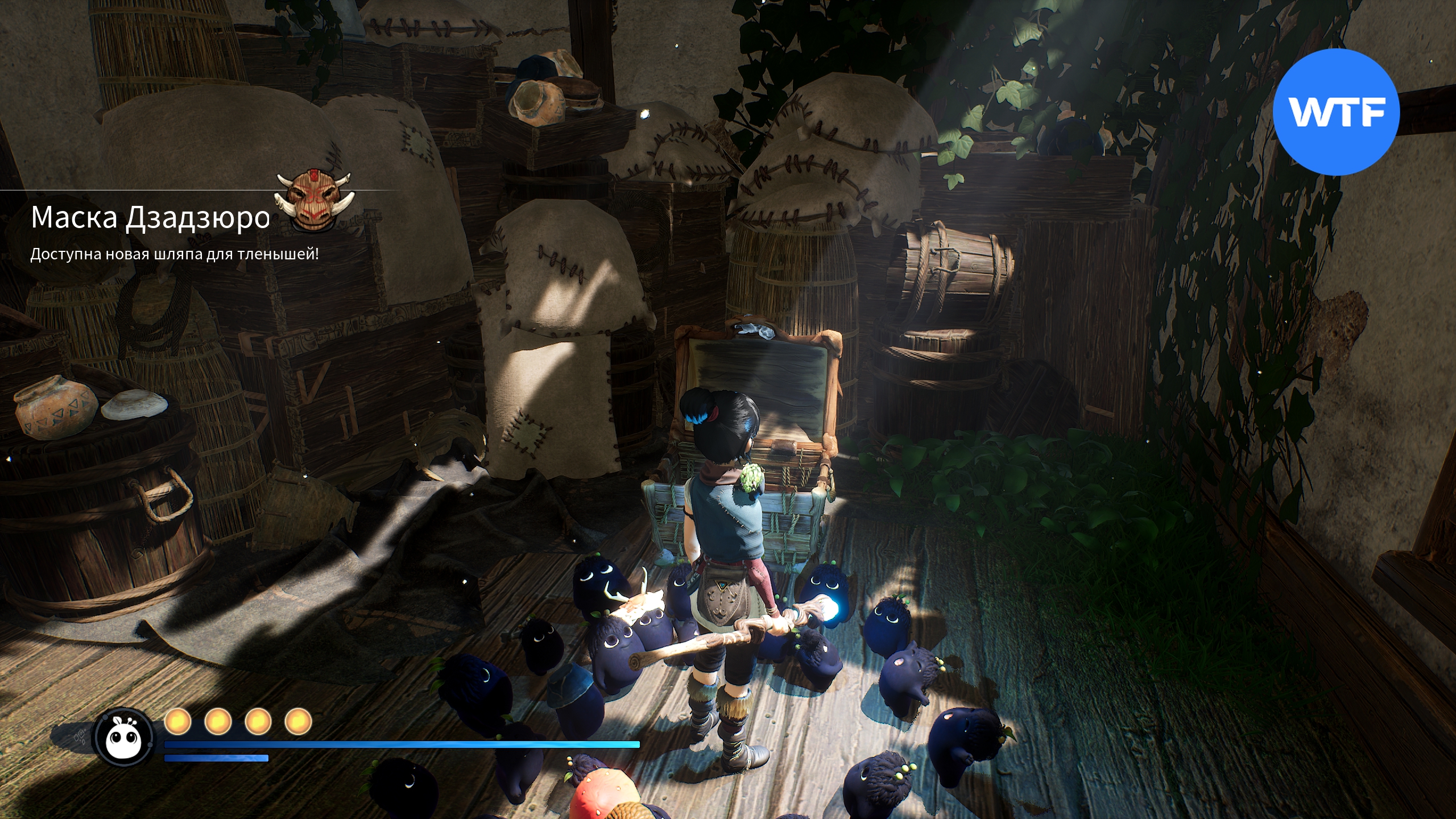The width and height of the screenshot is (1456, 819).
Task: Select the Rot creature HUD icon
Action: point(124,738)
